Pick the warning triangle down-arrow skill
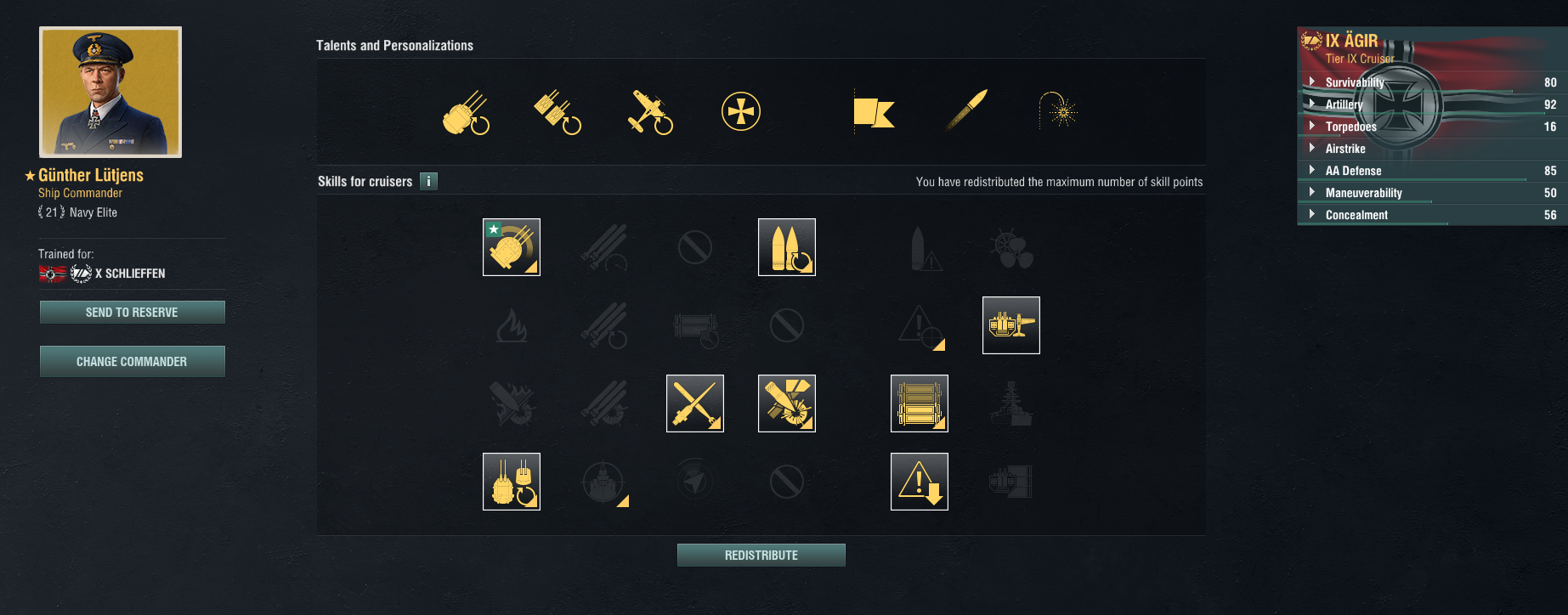Image resolution: width=1568 pixels, height=615 pixels. 920,482
